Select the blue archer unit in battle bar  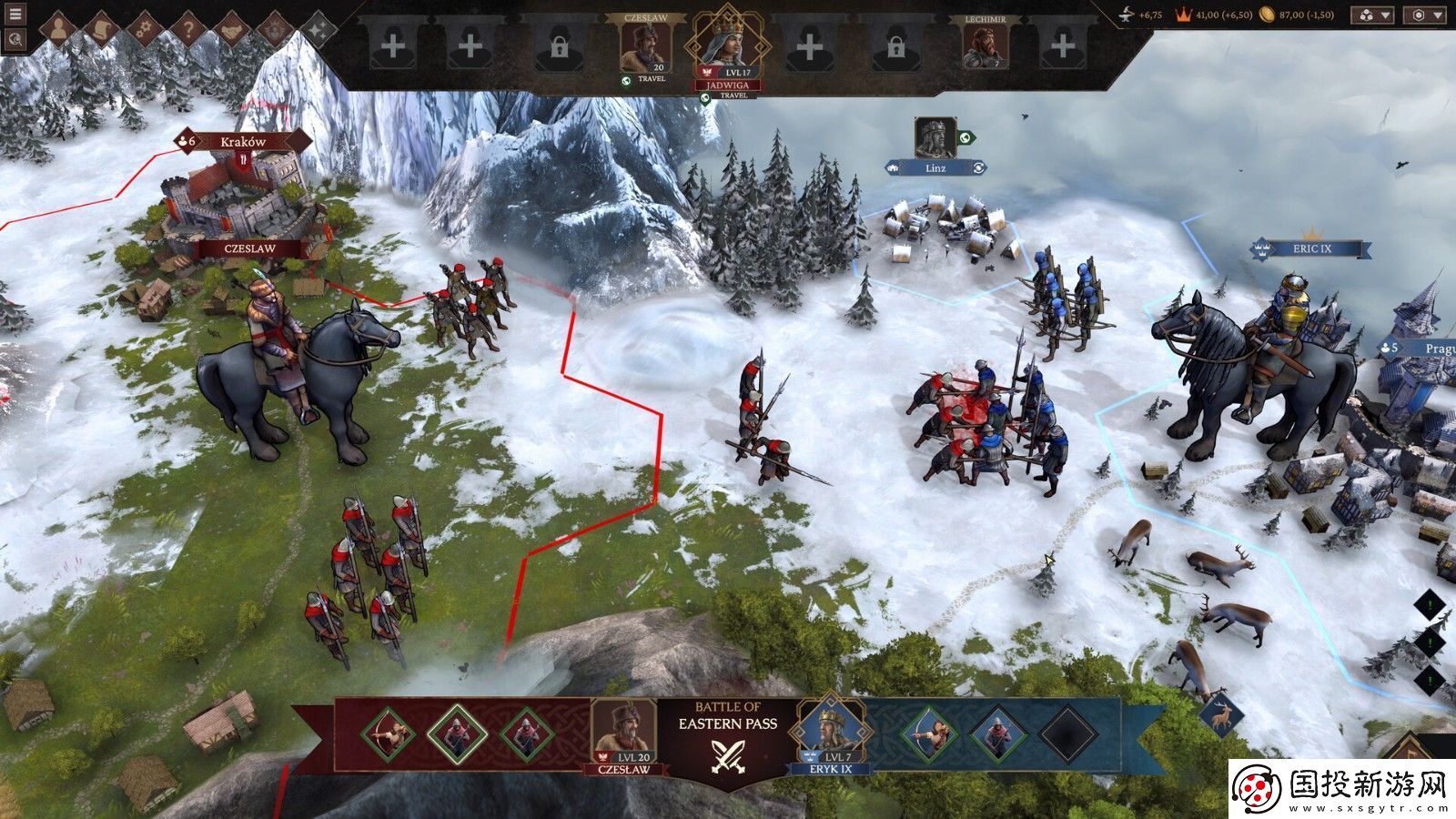(x=927, y=733)
